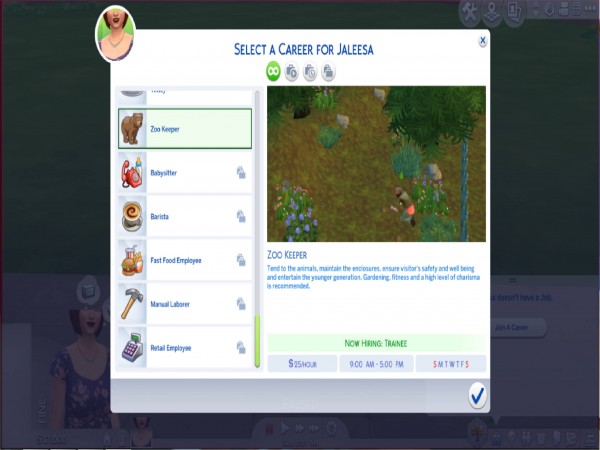Viewport: 600px width, 450px height.
Task: Choose the Manual Laborer career
Action: click(185, 304)
